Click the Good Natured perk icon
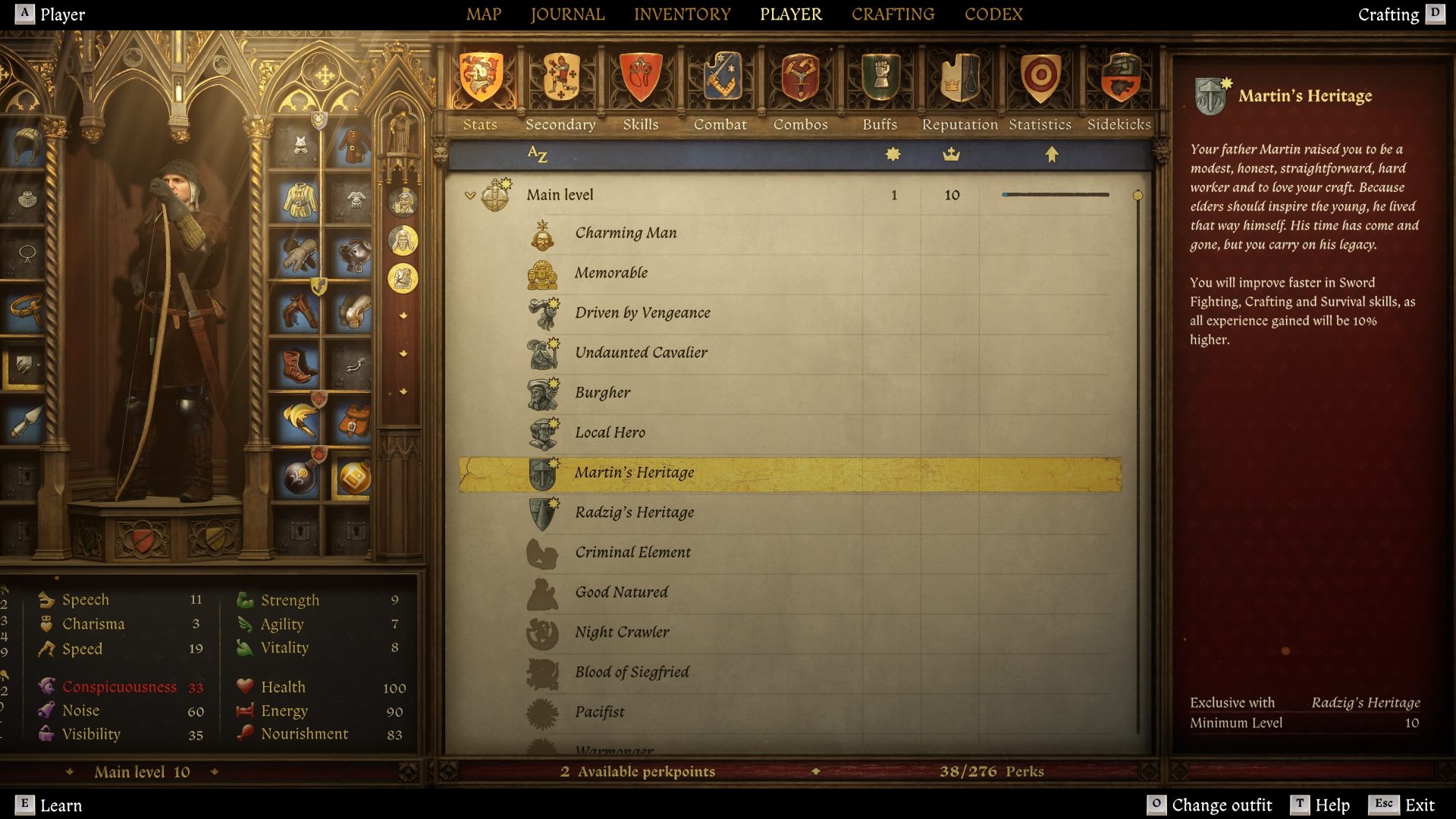Image resolution: width=1456 pixels, height=819 pixels. 543,592
